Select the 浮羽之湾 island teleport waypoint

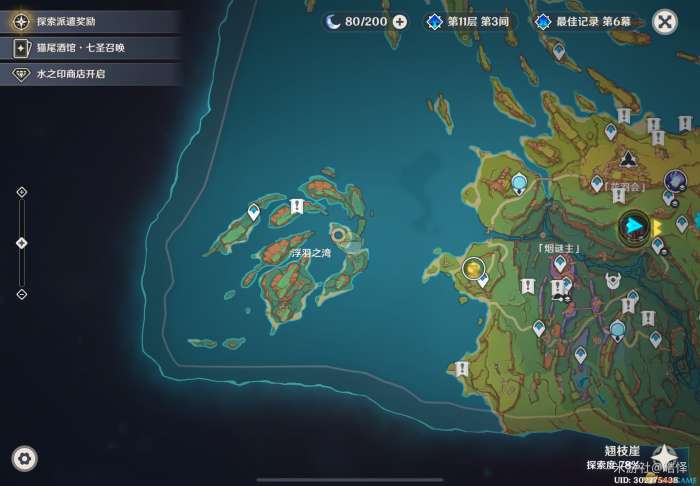(254, 212)
